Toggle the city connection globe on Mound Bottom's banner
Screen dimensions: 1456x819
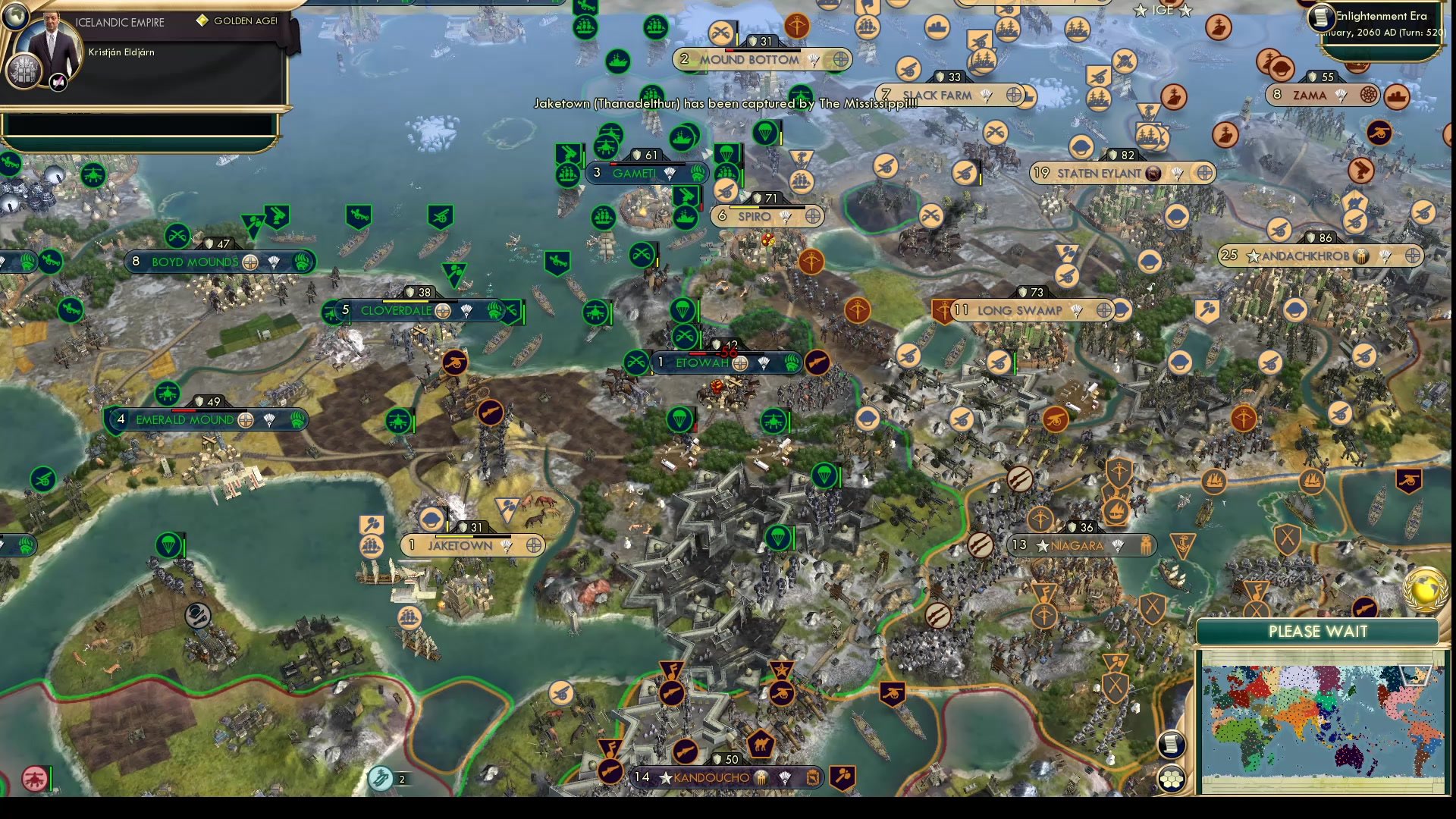point(840,60)
